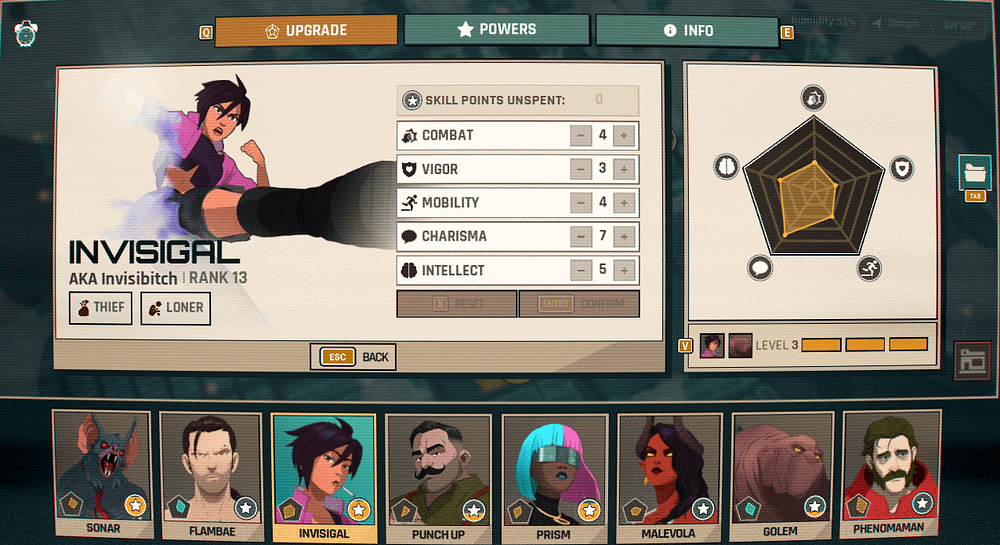This screenshot has width=1000, height=545.
Task: Switch to the Powers tab
Action: tap(497, 30)
